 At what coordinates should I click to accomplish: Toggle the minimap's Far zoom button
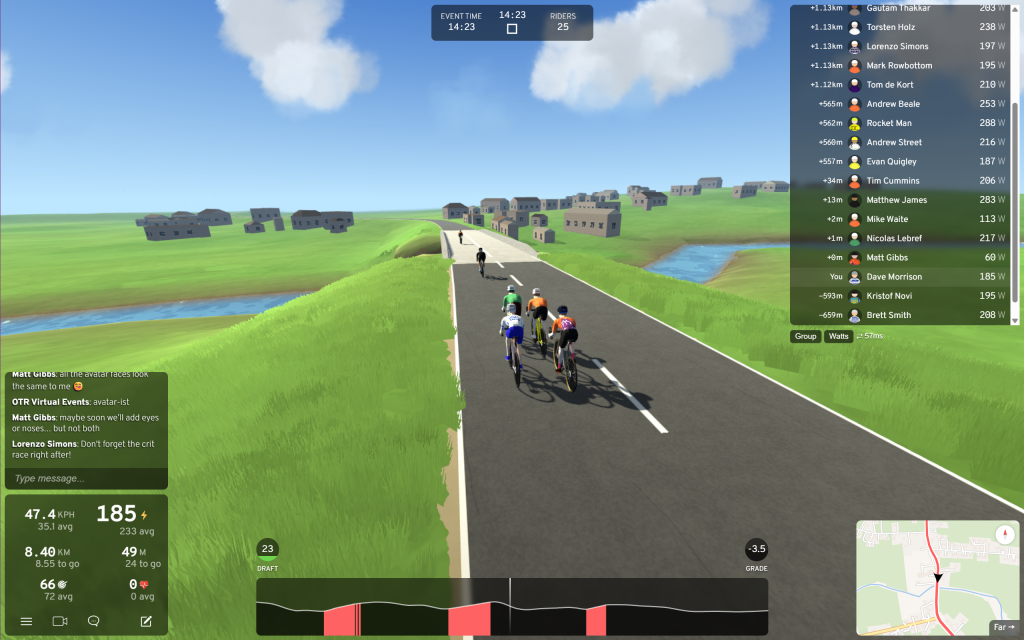click(1002, 627)
